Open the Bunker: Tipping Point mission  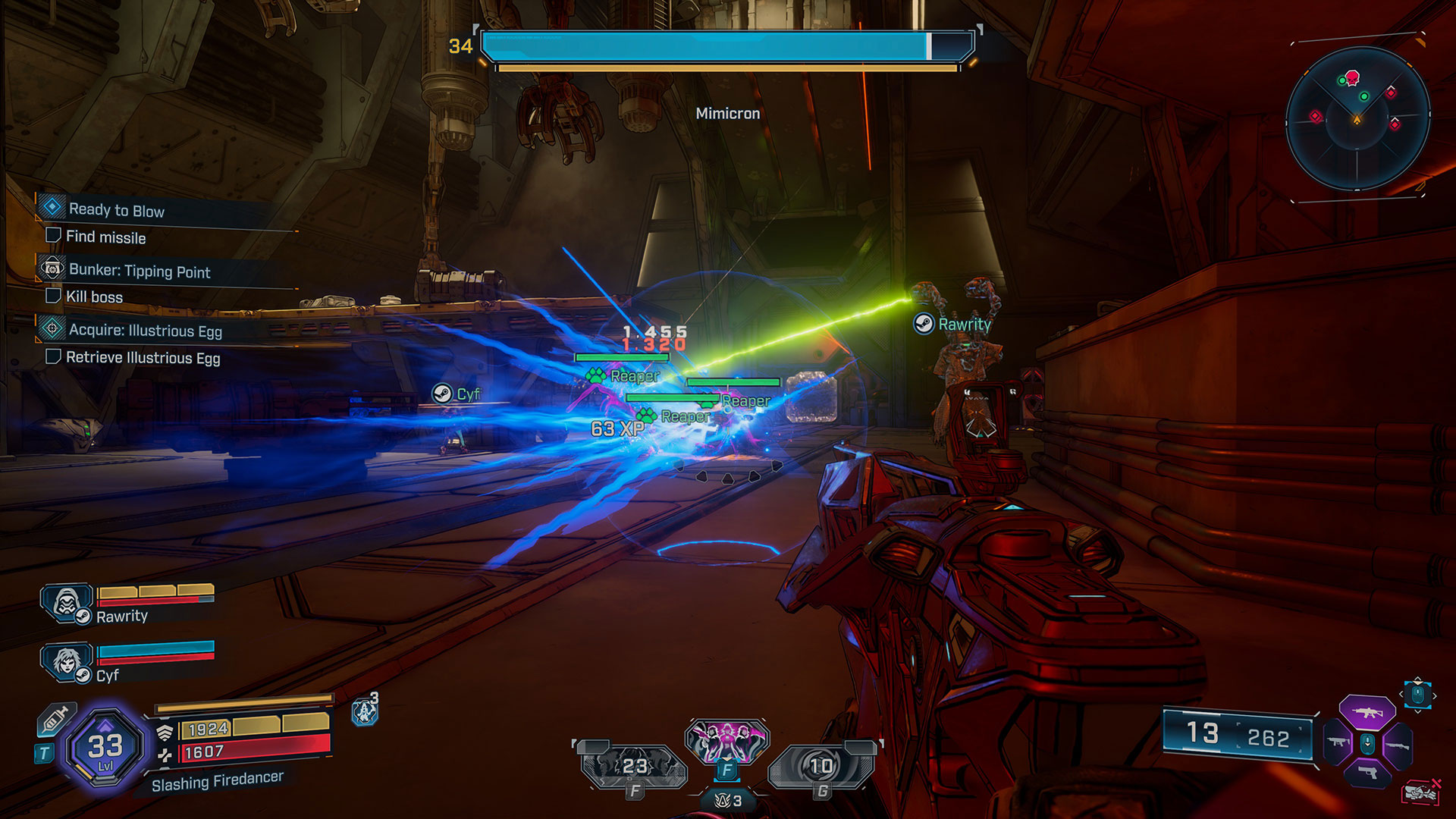point(139,271)
